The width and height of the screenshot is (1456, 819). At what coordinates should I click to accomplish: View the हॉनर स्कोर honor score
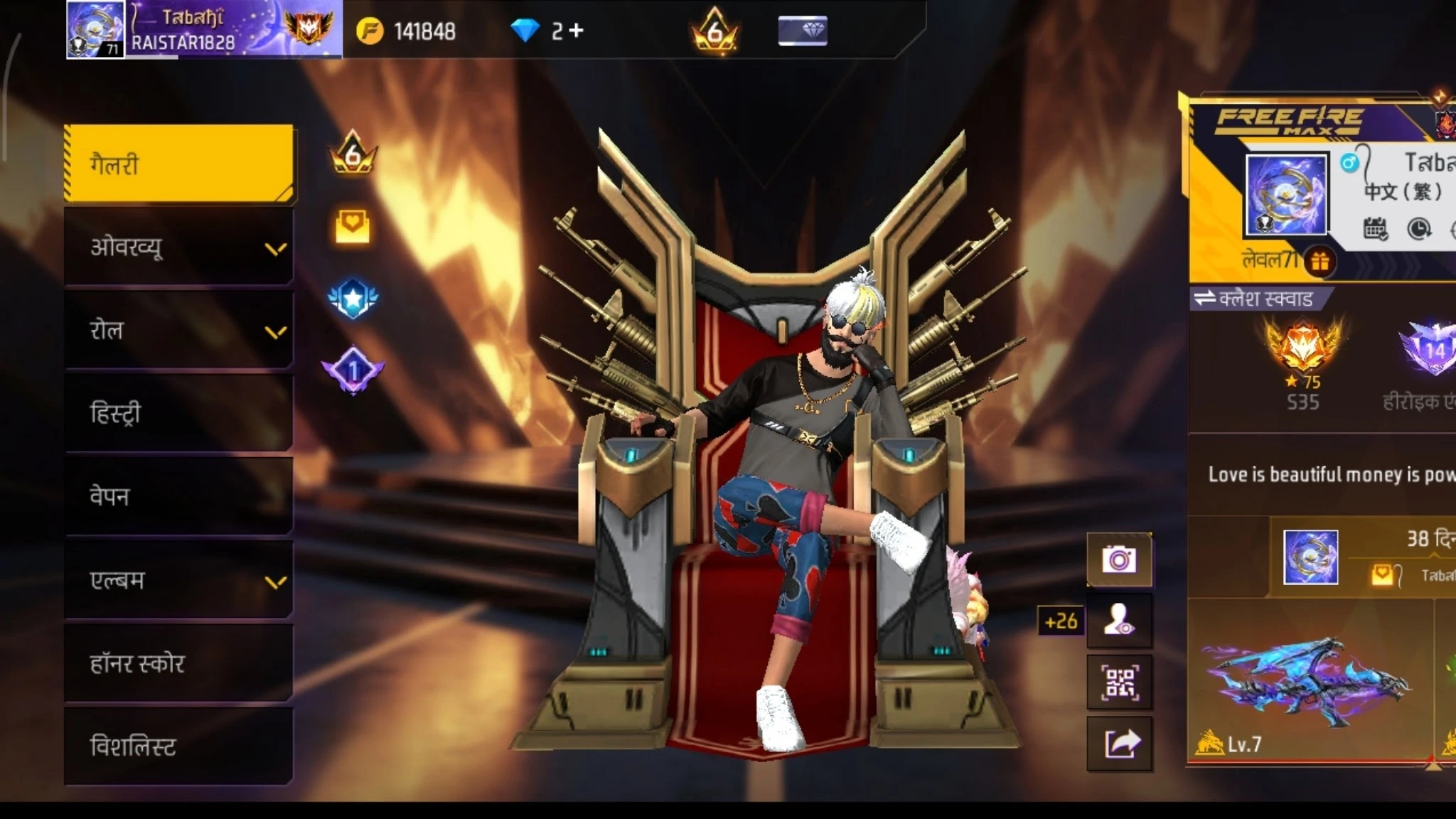pyautogui.click(x=178, y=663)
